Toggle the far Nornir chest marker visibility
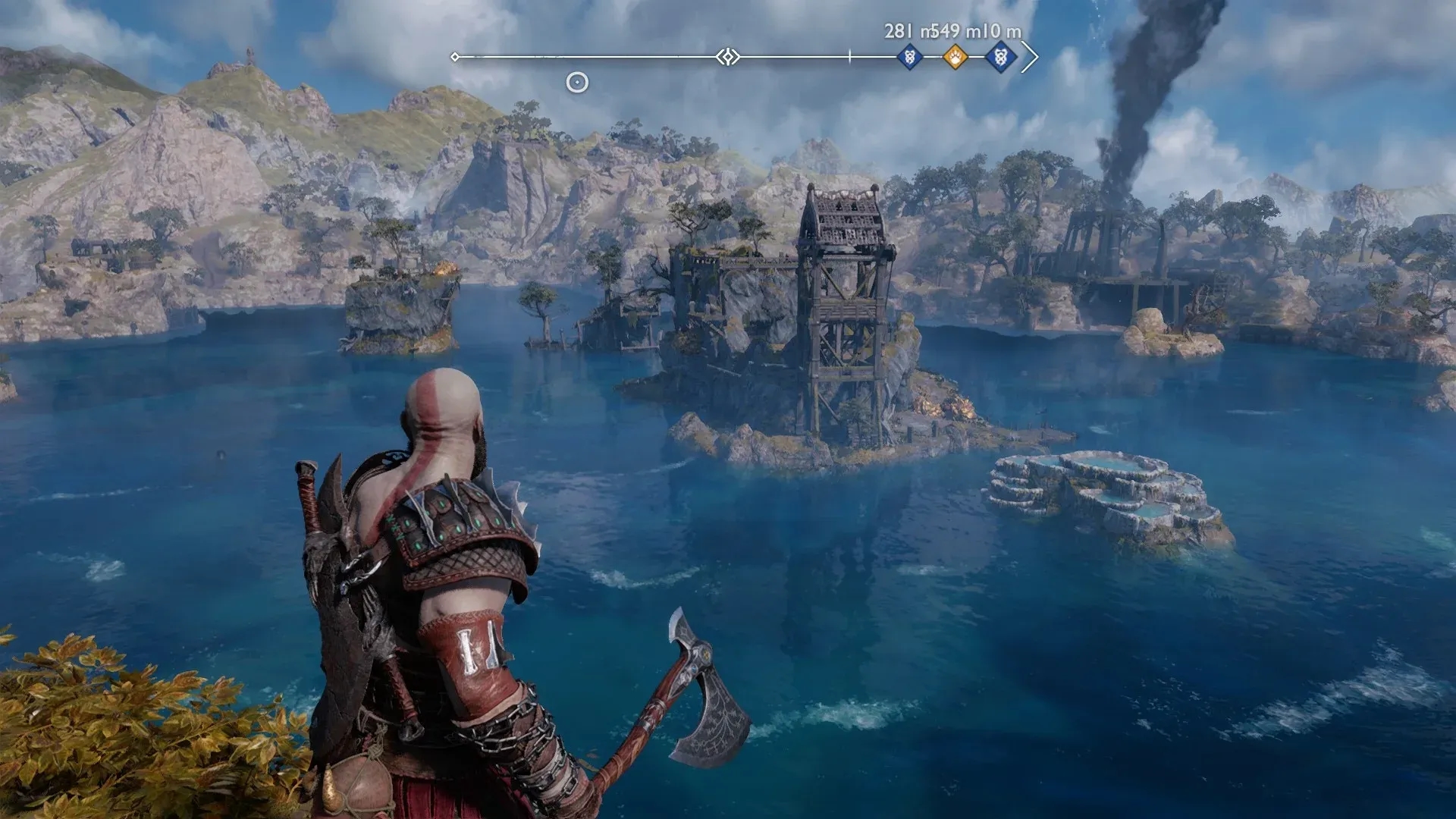The height and width of the screenshot is (819, 1456). coord(1001,57)
